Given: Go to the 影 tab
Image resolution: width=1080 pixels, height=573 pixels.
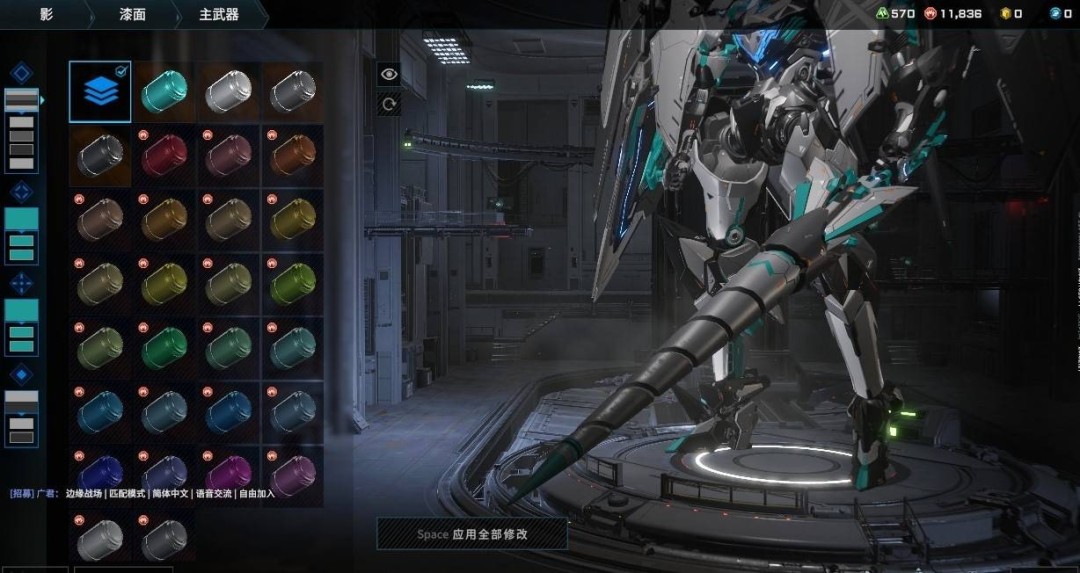Looking at the screenshot, I should [46, 14].
